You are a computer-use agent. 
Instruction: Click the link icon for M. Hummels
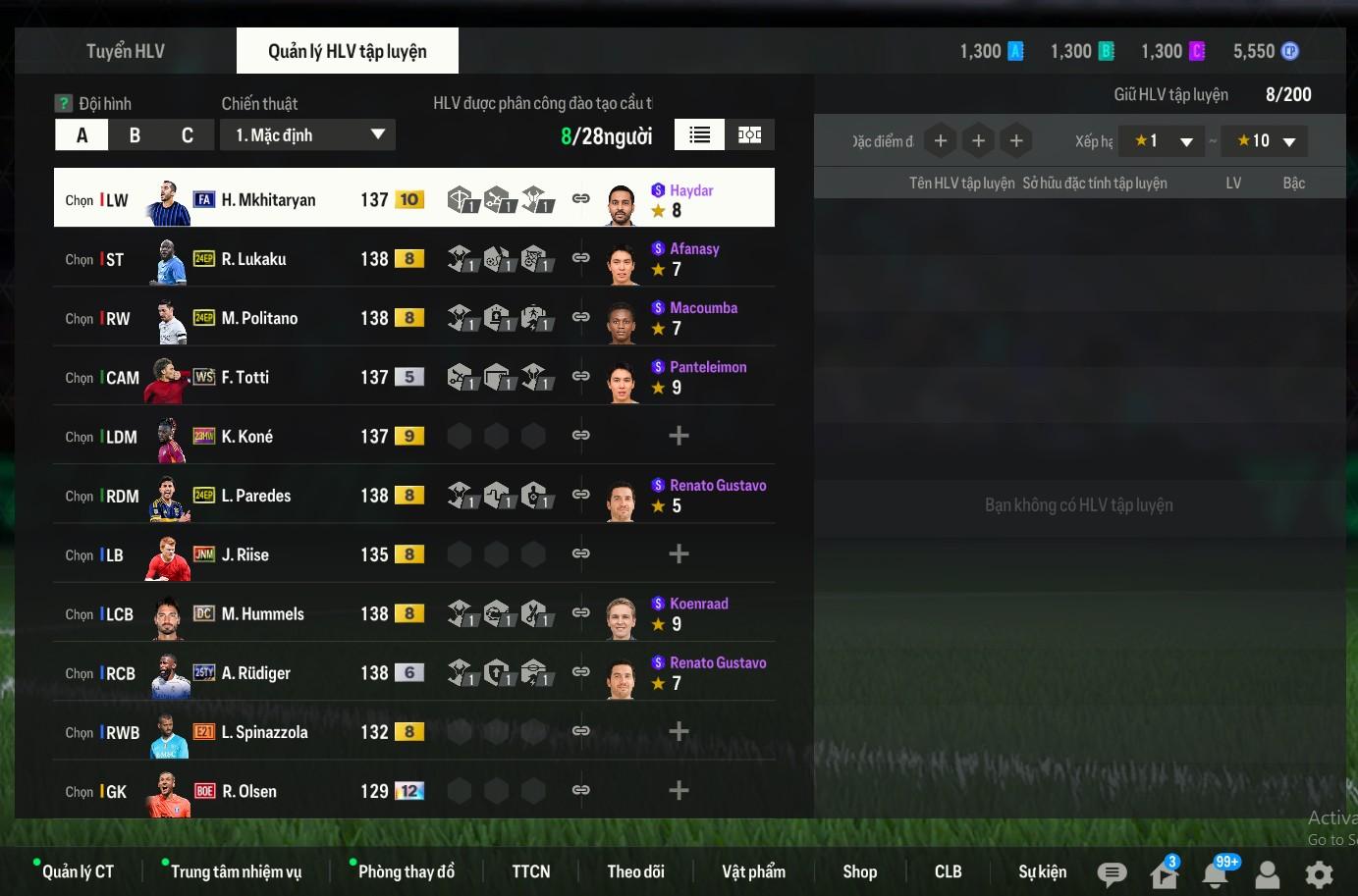(581, 613)
